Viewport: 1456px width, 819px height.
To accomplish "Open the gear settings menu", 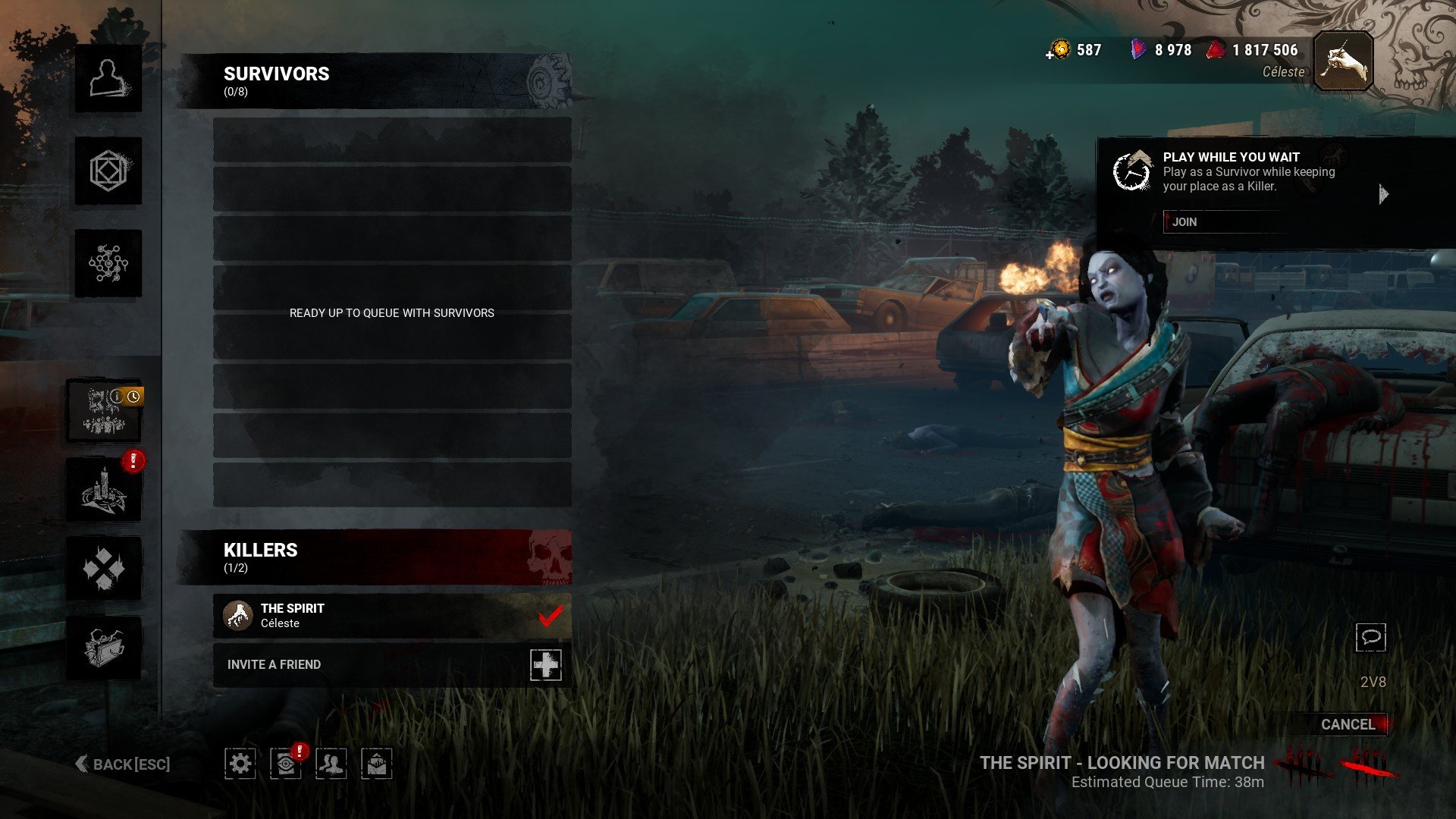I will [x=240, y=763].
